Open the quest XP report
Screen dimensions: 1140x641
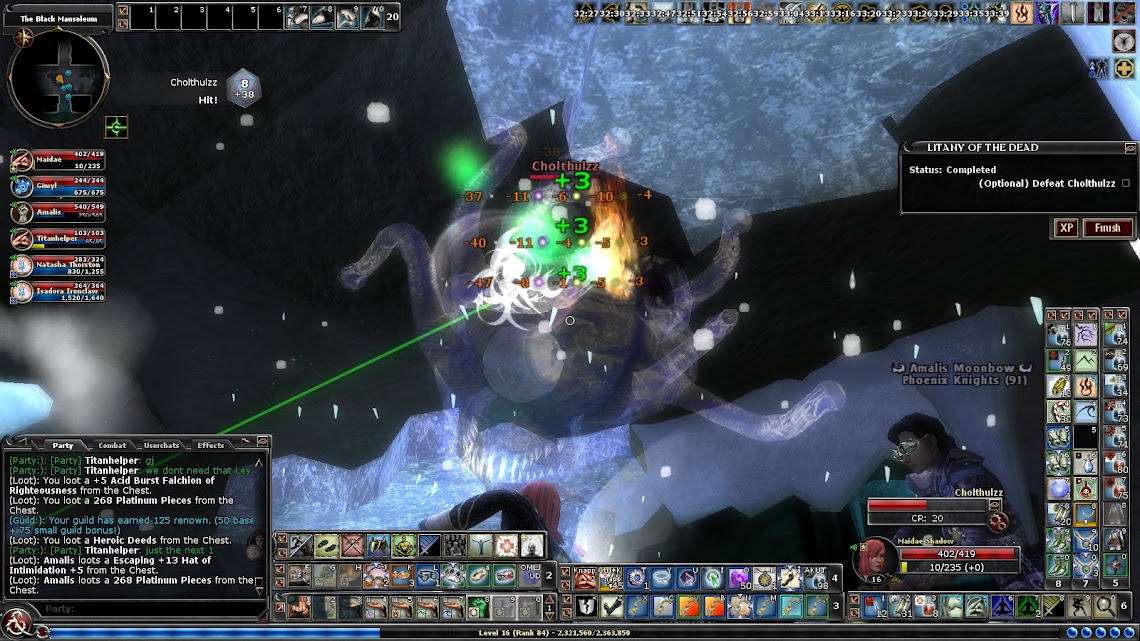point(1066,228)
